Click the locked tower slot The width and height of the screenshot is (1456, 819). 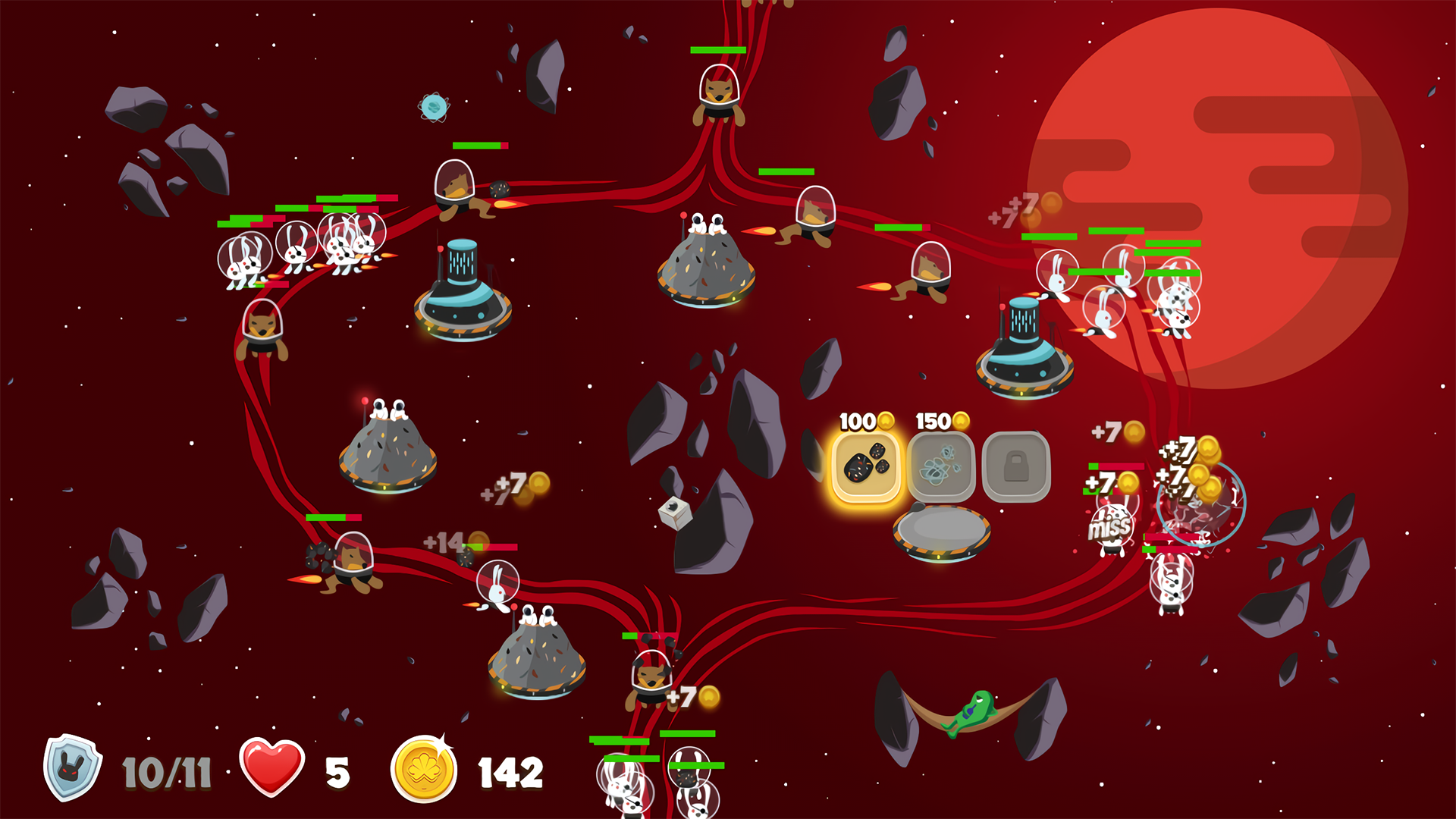coord(1016,466)
